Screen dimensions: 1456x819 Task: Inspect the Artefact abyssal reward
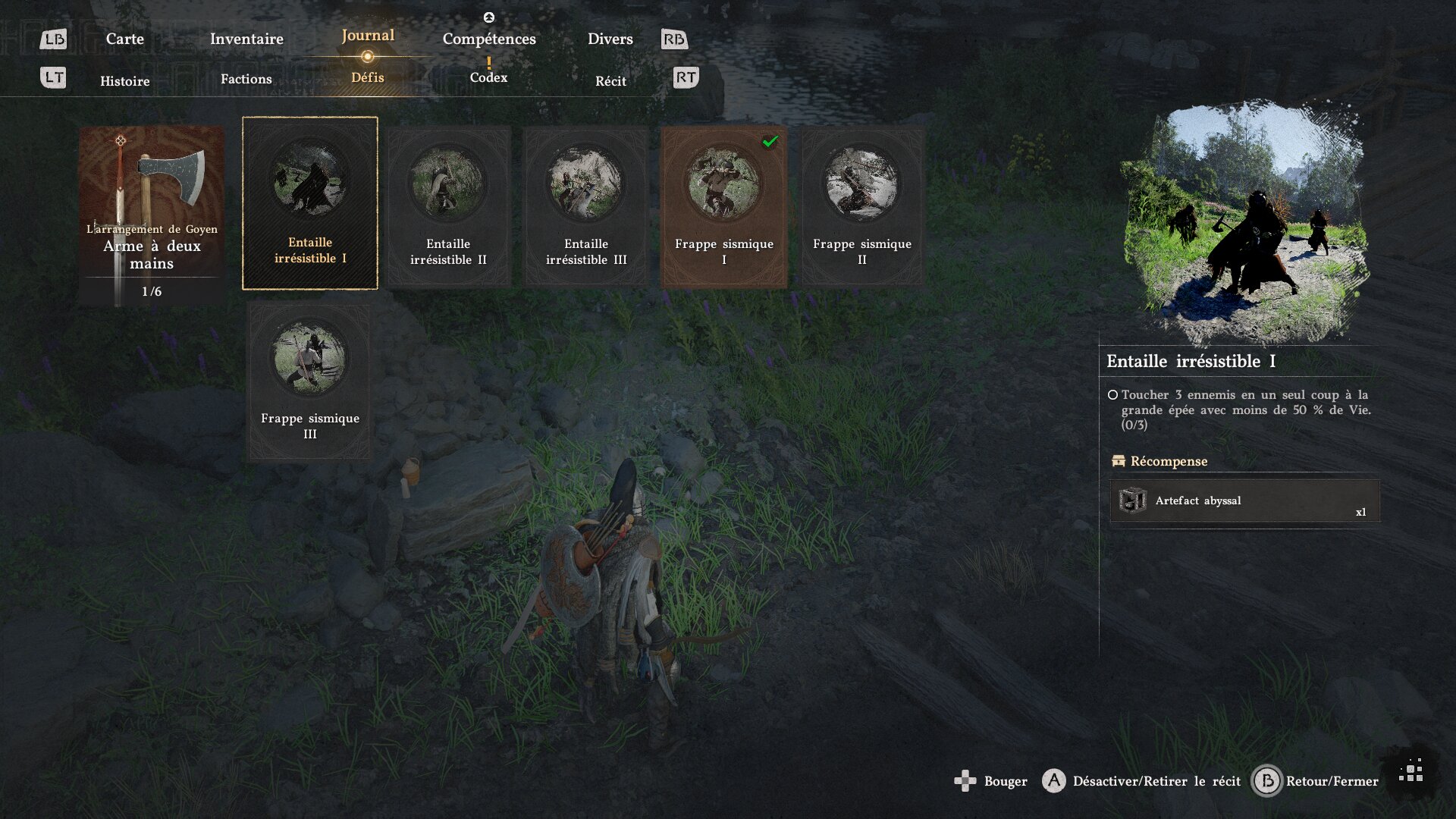tap(1244, 500)
